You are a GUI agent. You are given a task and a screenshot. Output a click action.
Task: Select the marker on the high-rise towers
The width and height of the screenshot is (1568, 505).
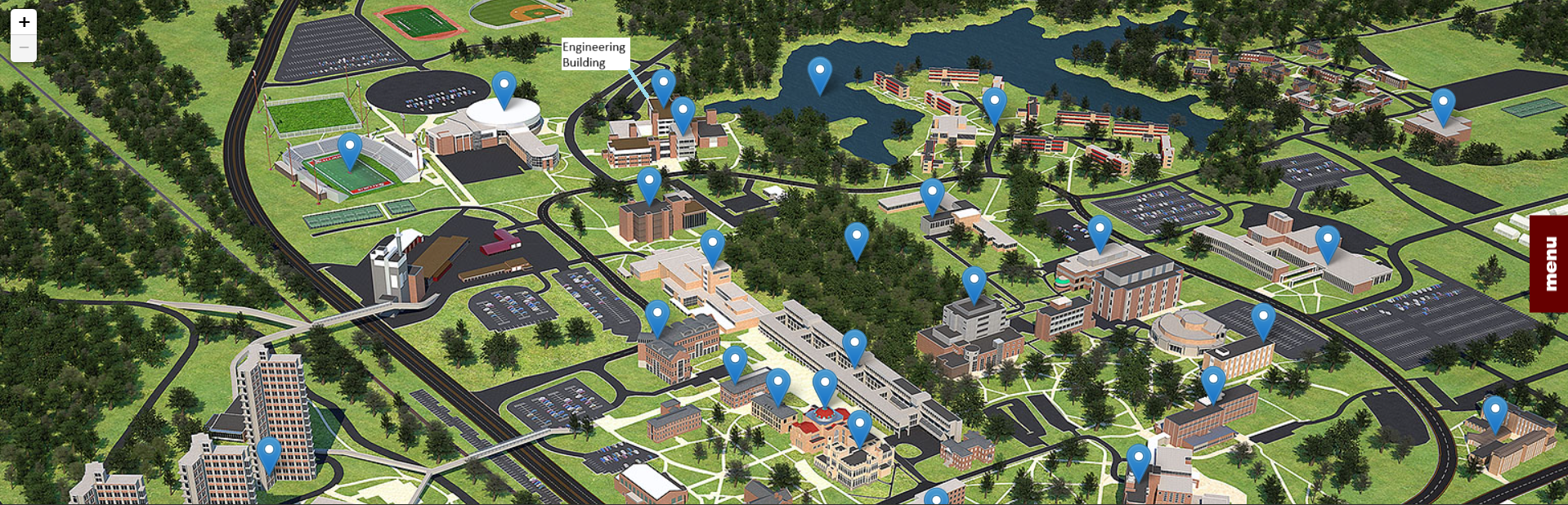[269, 454]
